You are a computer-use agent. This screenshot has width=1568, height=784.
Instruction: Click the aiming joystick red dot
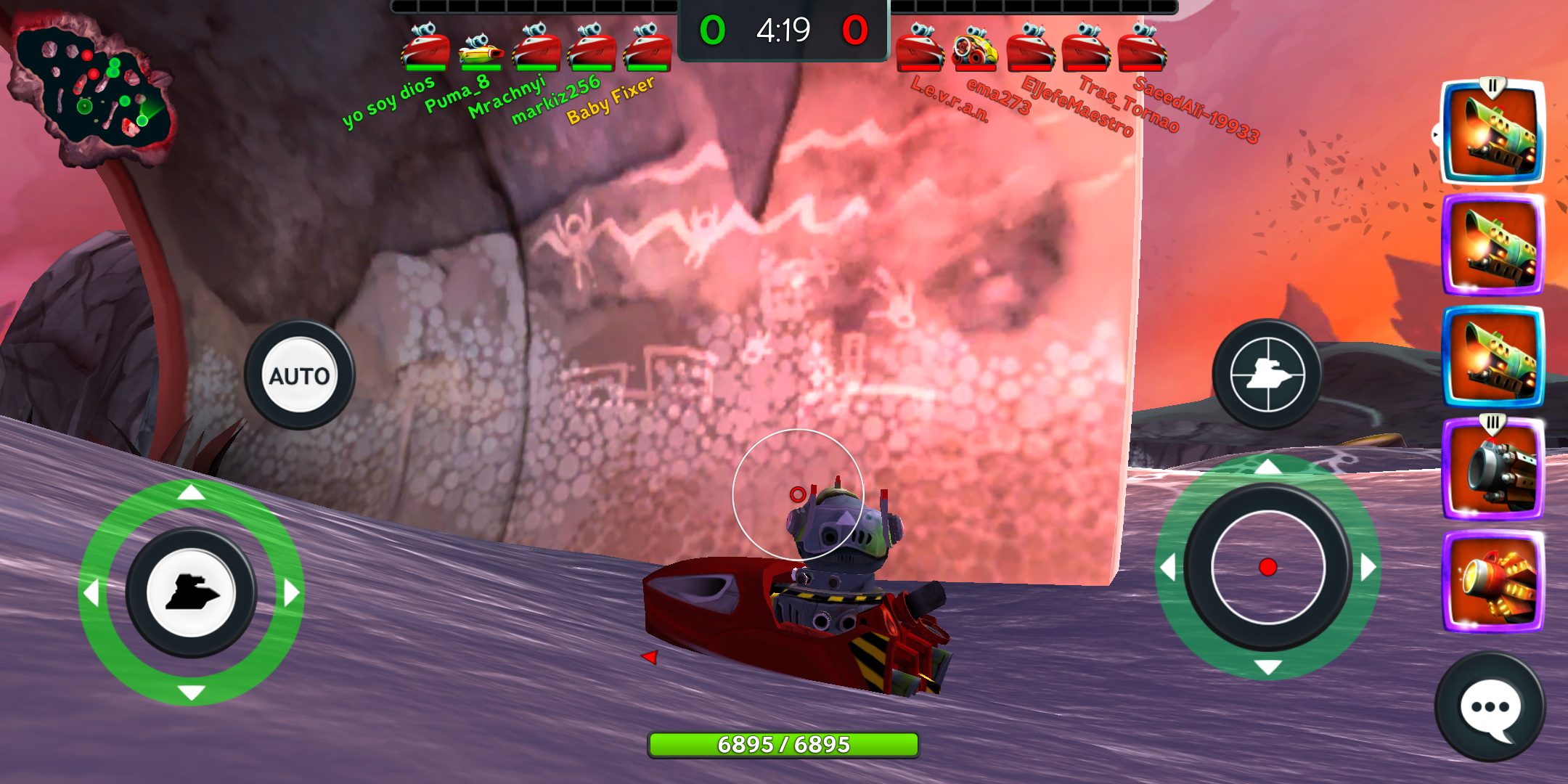point(1267,567)
